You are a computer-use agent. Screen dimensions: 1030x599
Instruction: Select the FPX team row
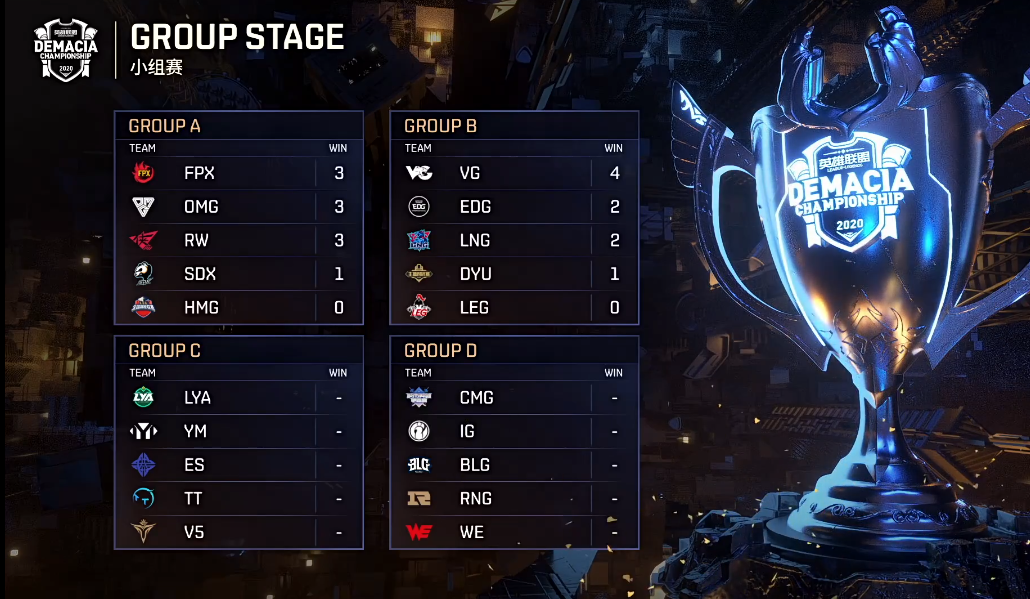[x=238, y=173]
